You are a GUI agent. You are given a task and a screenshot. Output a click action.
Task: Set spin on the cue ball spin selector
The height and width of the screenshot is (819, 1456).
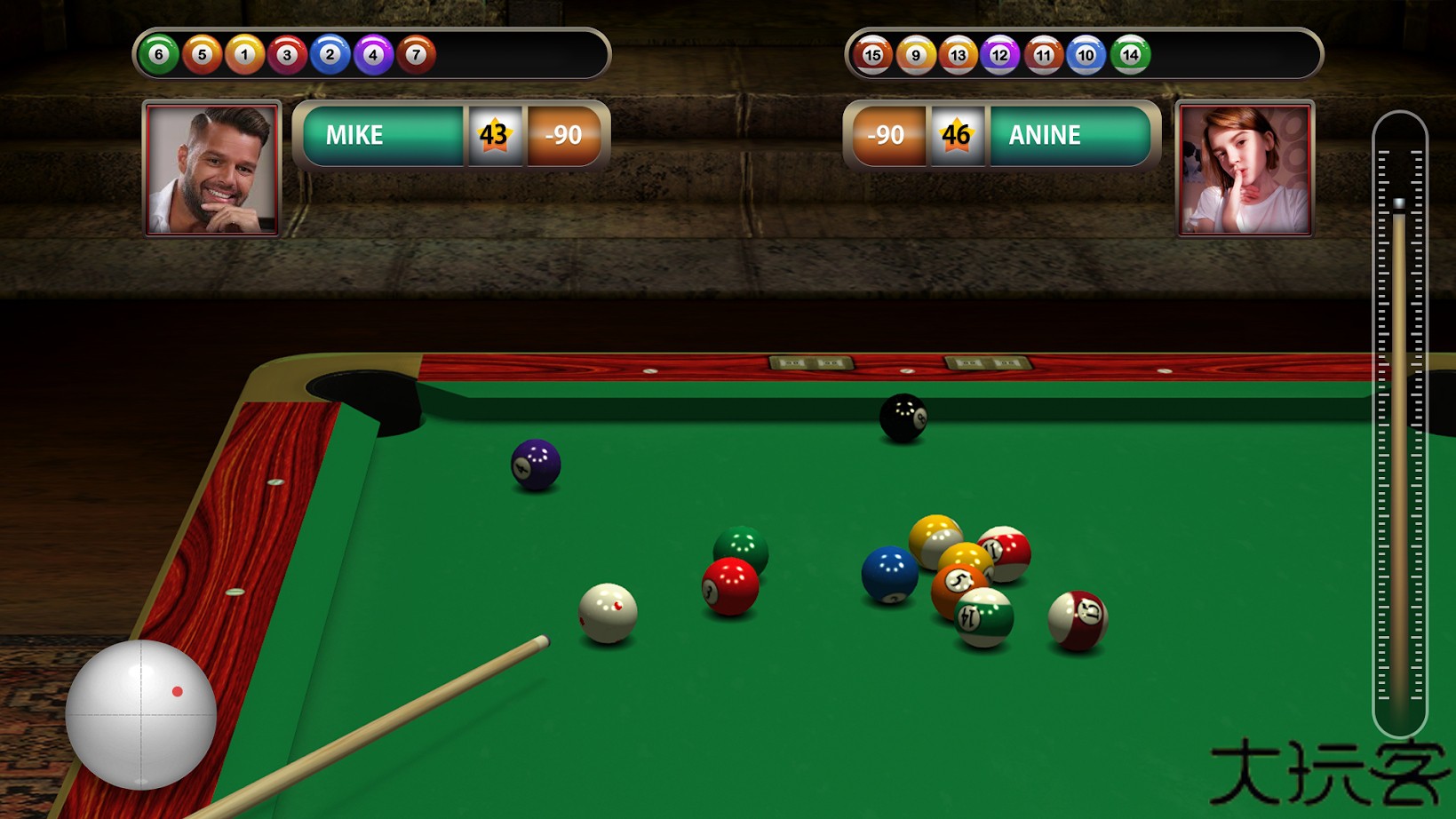pyautogui.click(x=140, y=714)
